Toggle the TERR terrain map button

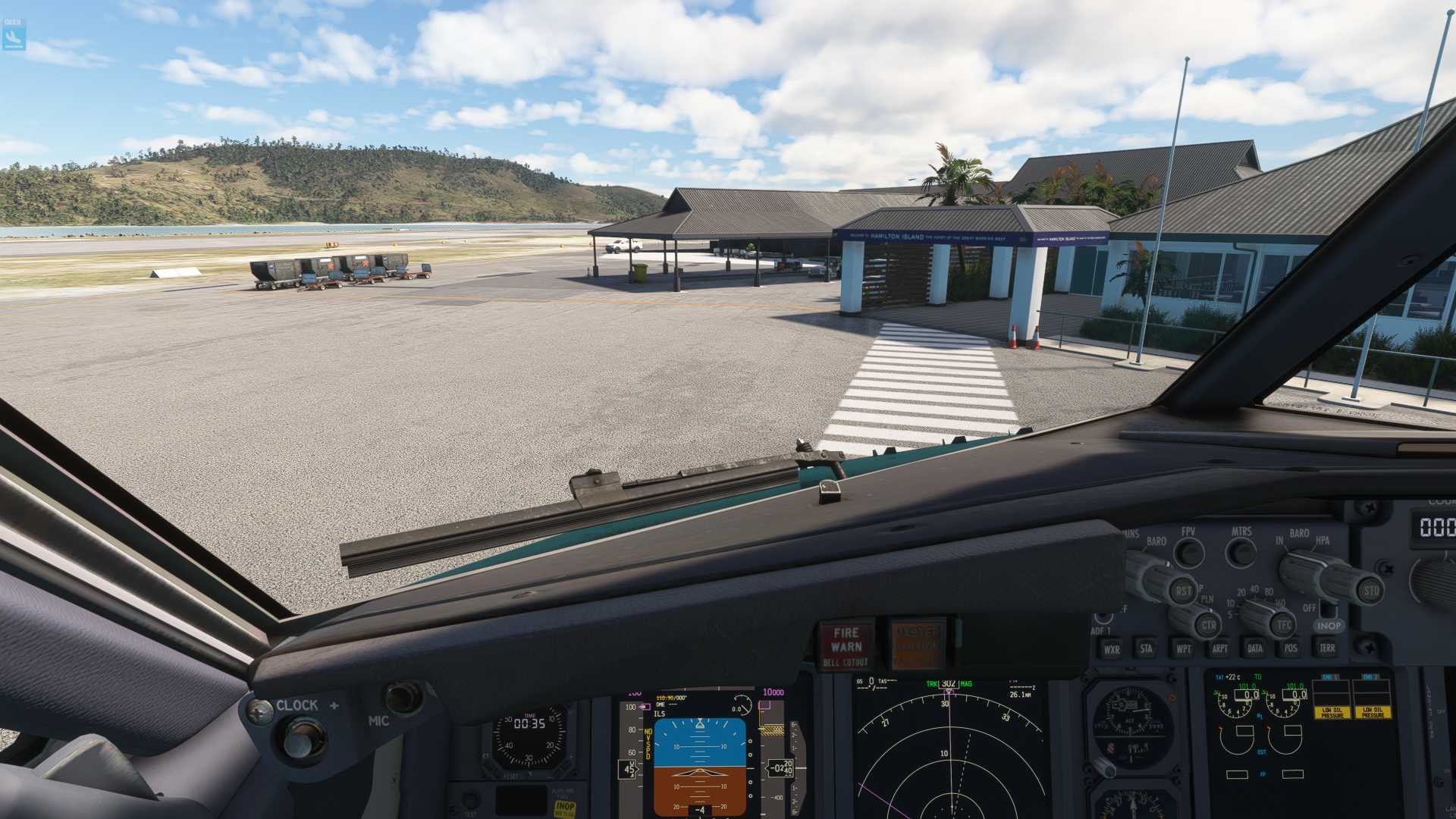click(1327, 648)
